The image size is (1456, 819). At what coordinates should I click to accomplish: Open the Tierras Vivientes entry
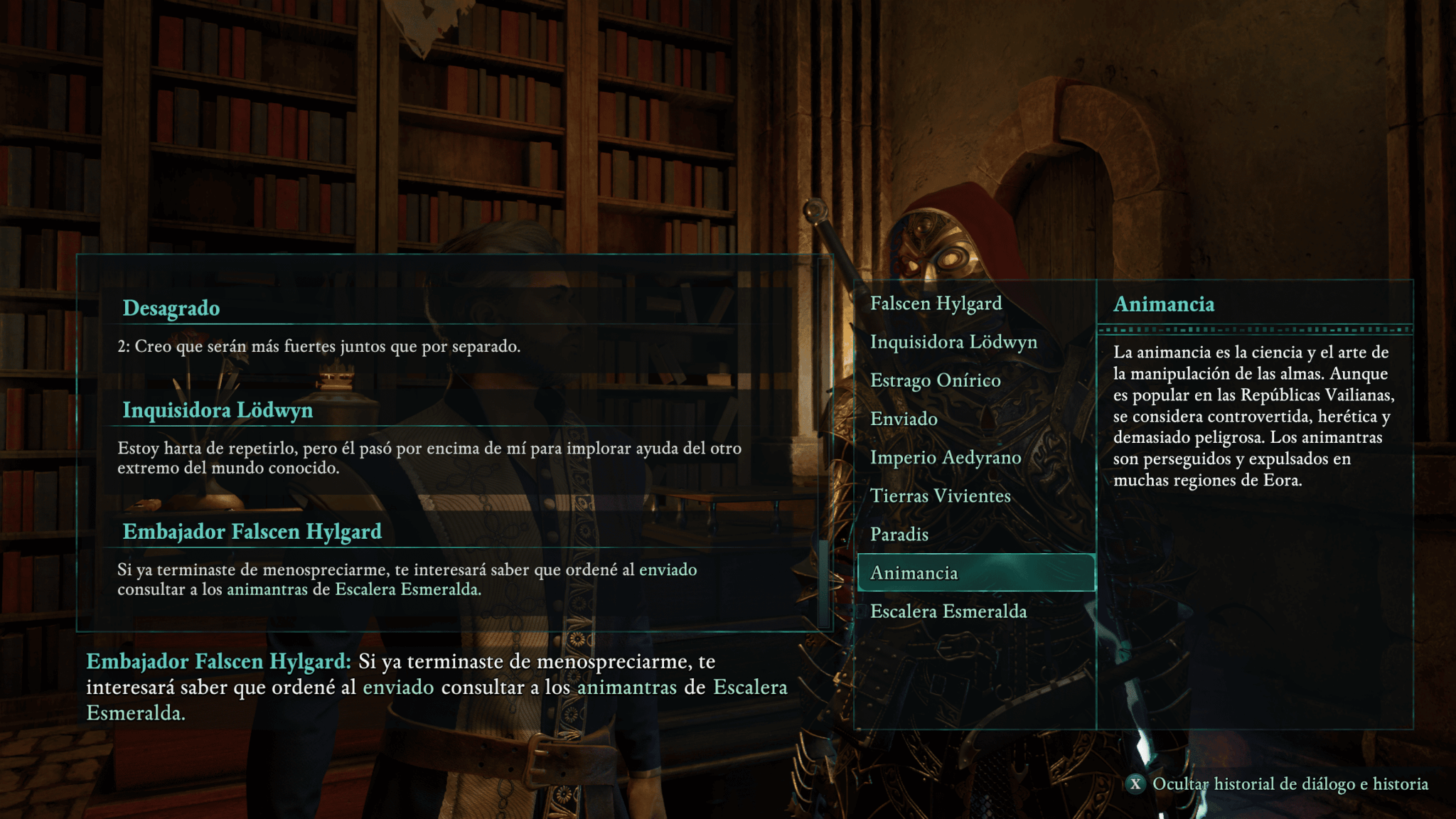click(x=940, y=496)
